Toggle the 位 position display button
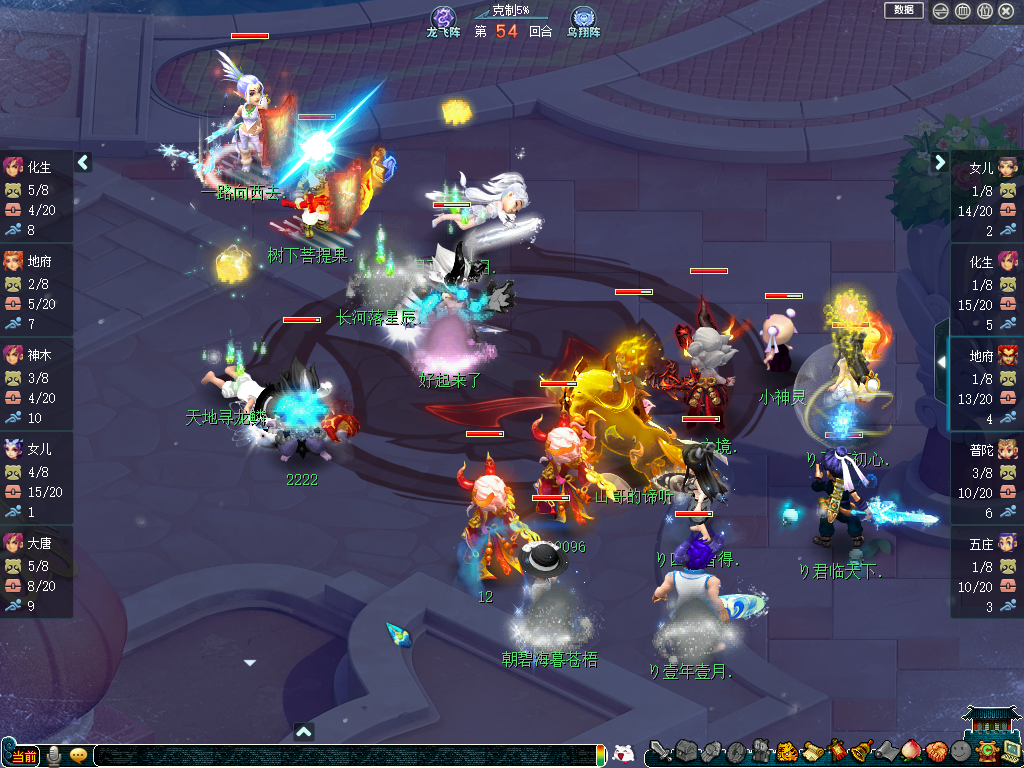Screen dimensions: 1024x768 tap(984, 11)
